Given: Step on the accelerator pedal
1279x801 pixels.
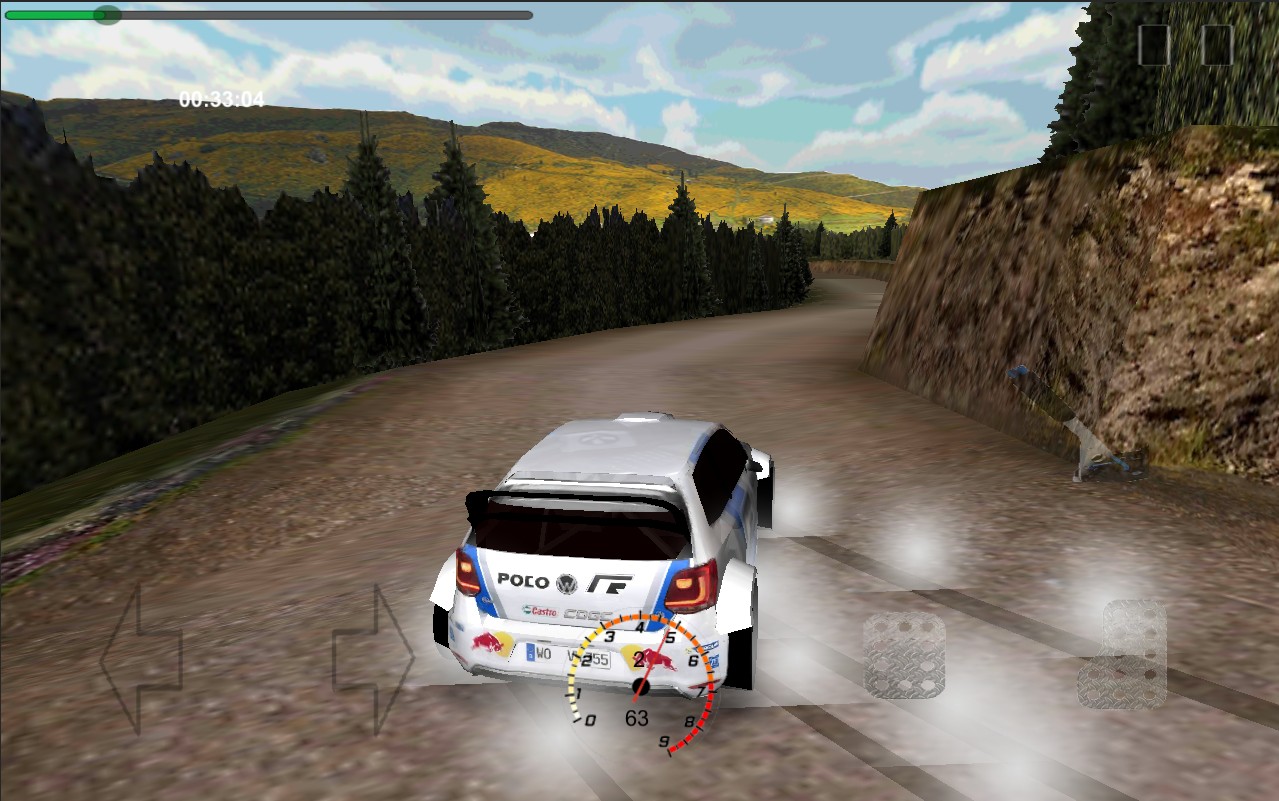Looking at the screenshot, I should coord(1124,654).
